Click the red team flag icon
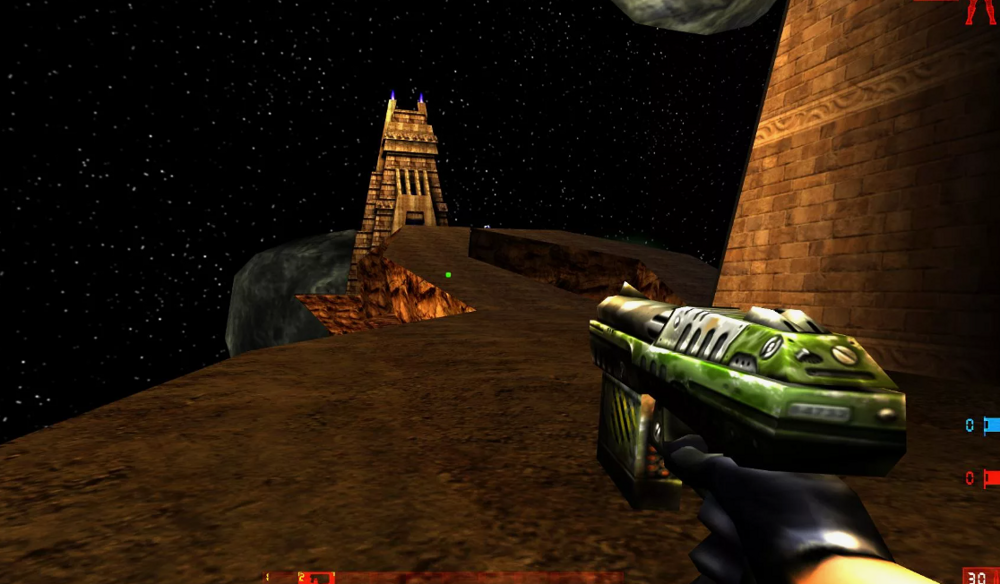This screenshot has height=584, width=1000. [991, 477]
